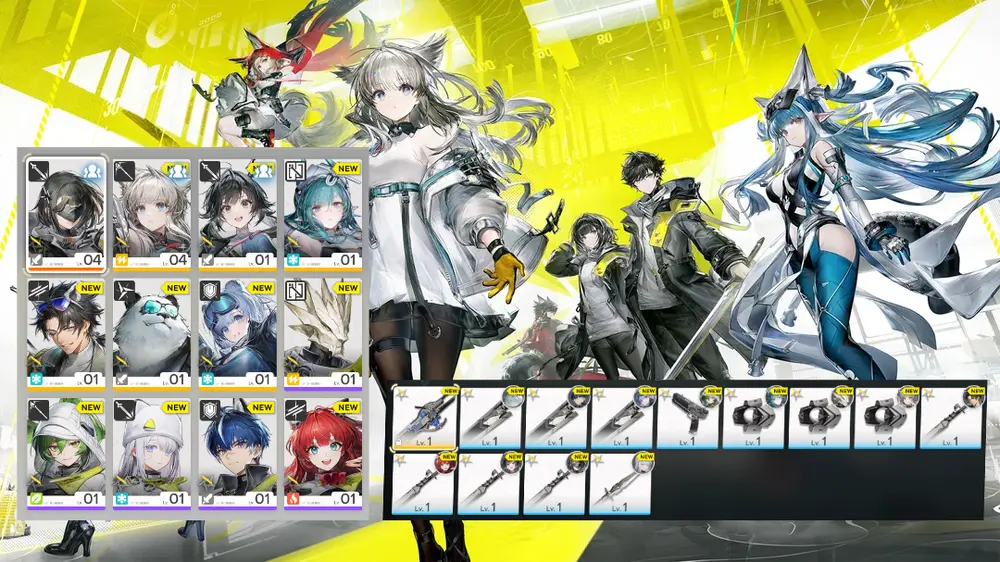Pick the short black-haired girl operator card
This screenshot has height=562, width=1000.
click(x=236, y=213)
